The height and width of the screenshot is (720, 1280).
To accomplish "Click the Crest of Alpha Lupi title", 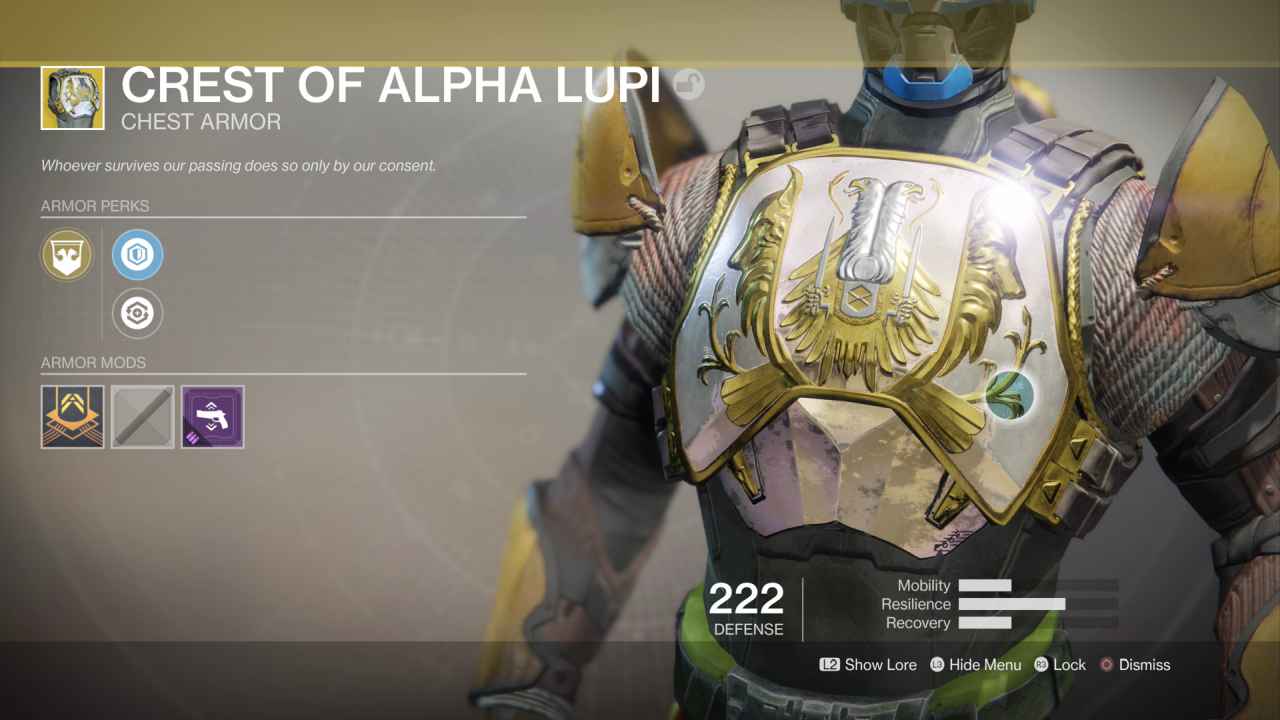I will click(x=389, y=86).
